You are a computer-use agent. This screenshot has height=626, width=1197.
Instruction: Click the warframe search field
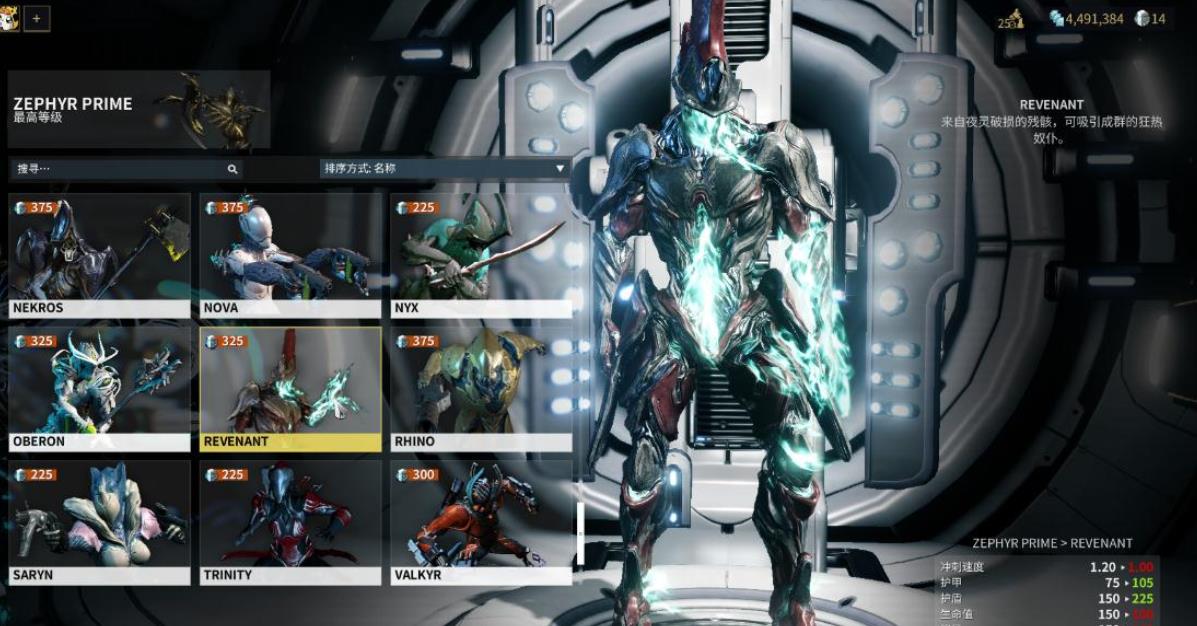coord(118,169)
